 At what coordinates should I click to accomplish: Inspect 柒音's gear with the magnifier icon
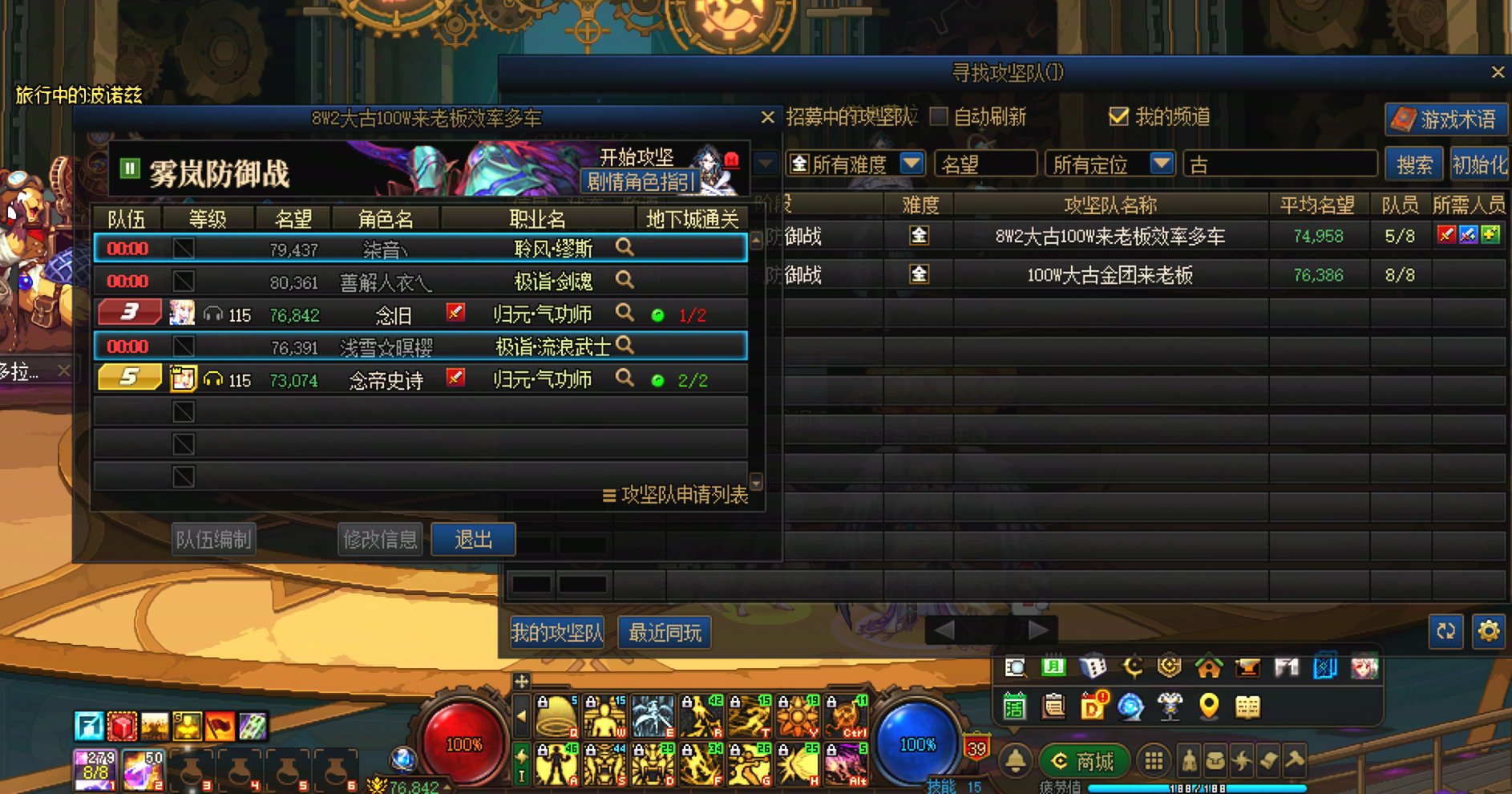pos(624,248)
